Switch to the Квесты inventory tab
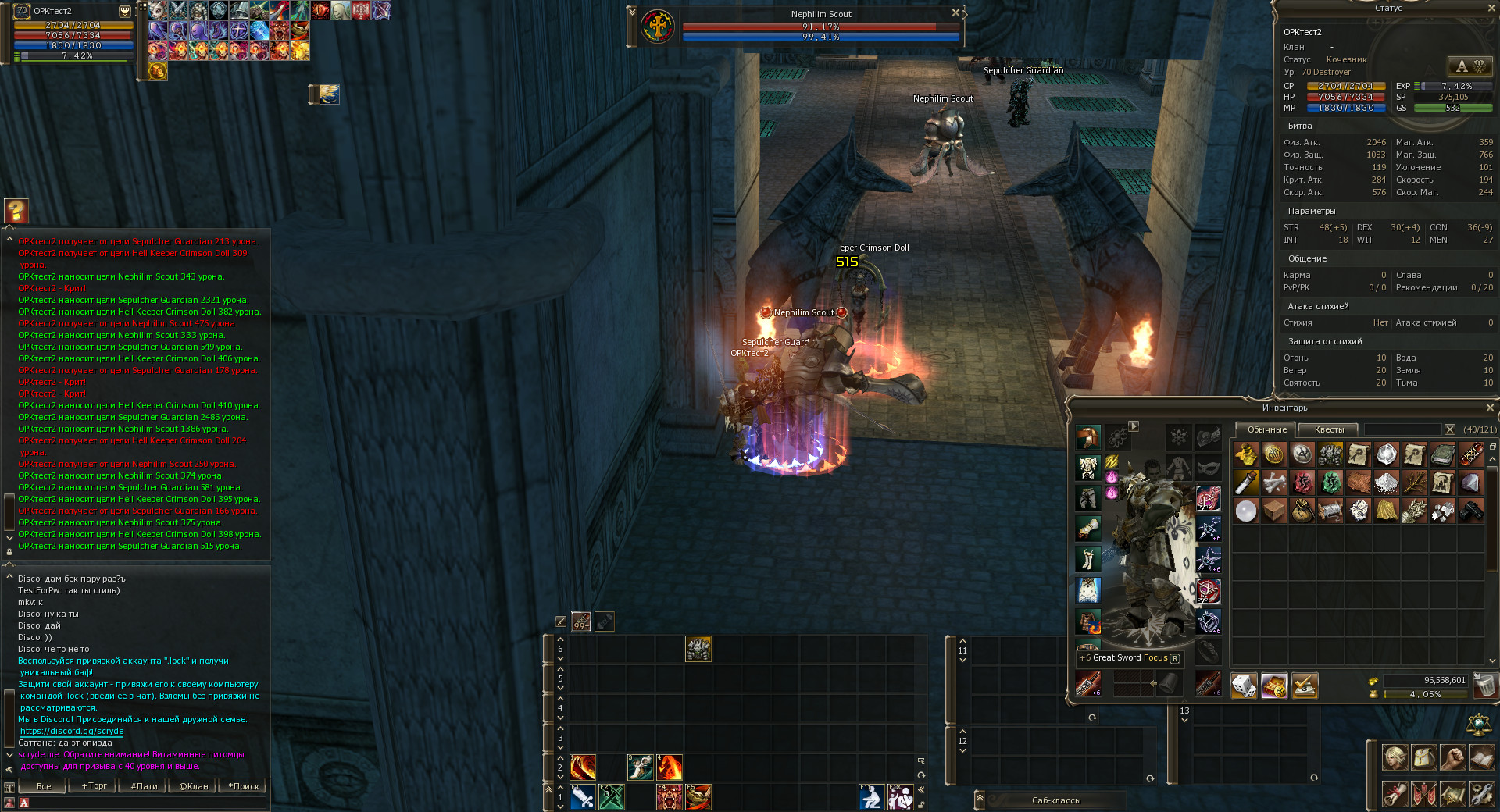Image resolution: width=1500 pixels, height=812 pixels. (1329, 429)
